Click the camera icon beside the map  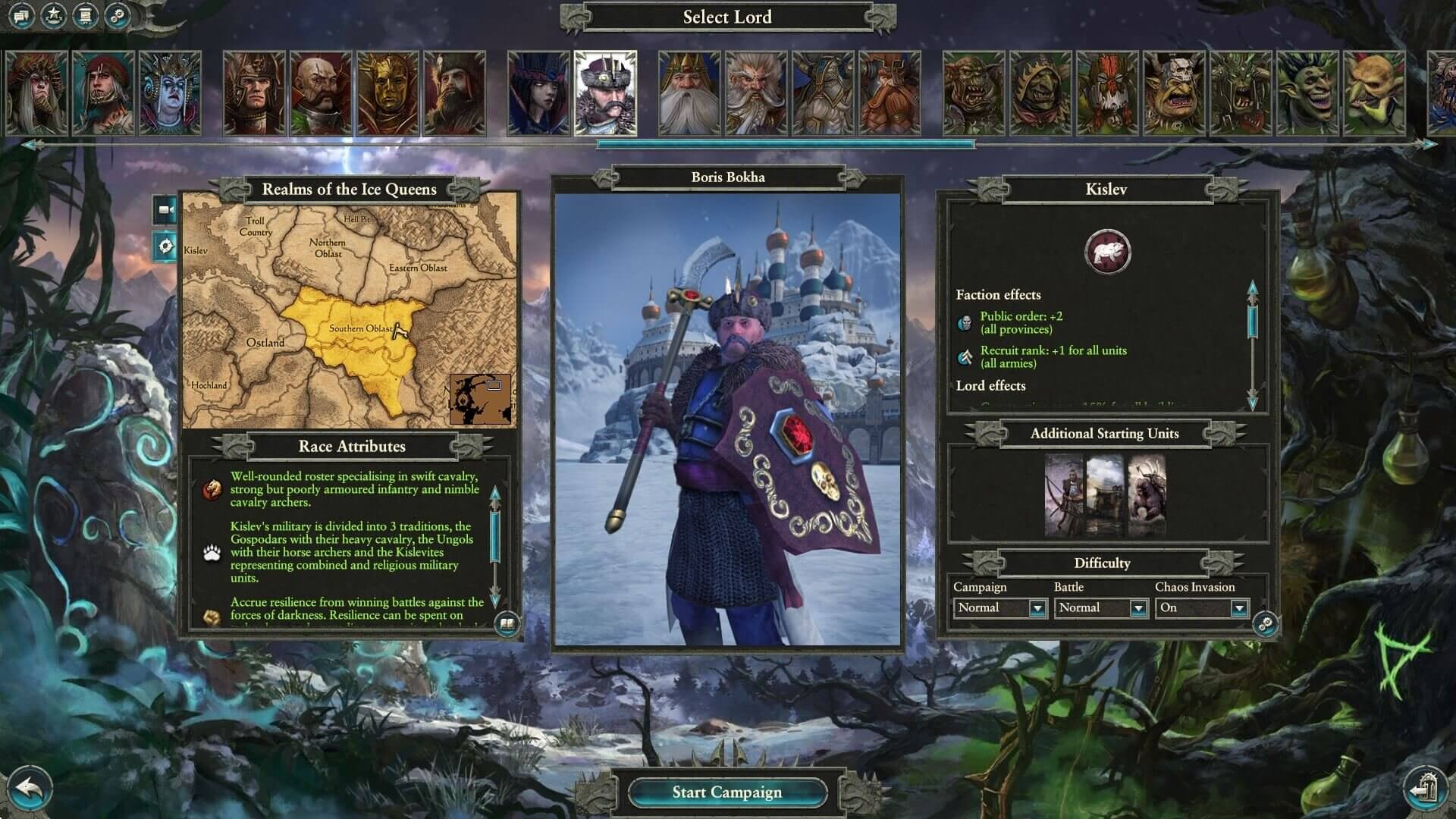(165, 210)
